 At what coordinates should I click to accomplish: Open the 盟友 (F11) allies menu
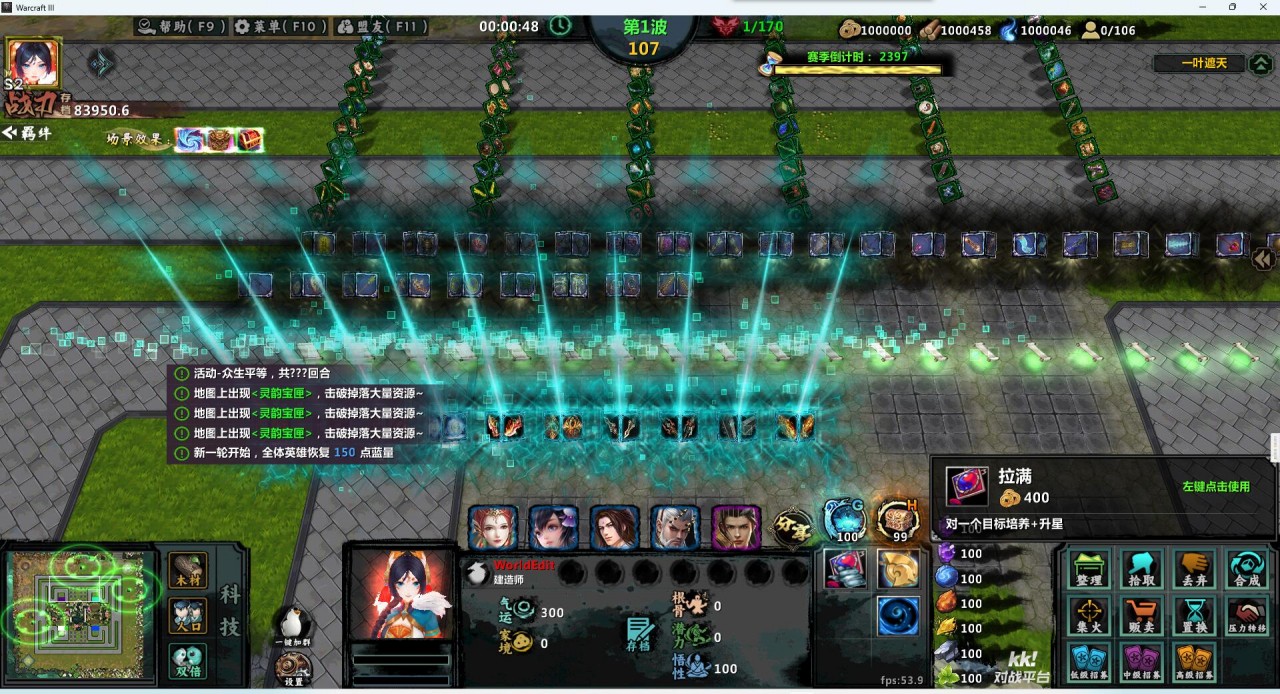click(379, 27)
